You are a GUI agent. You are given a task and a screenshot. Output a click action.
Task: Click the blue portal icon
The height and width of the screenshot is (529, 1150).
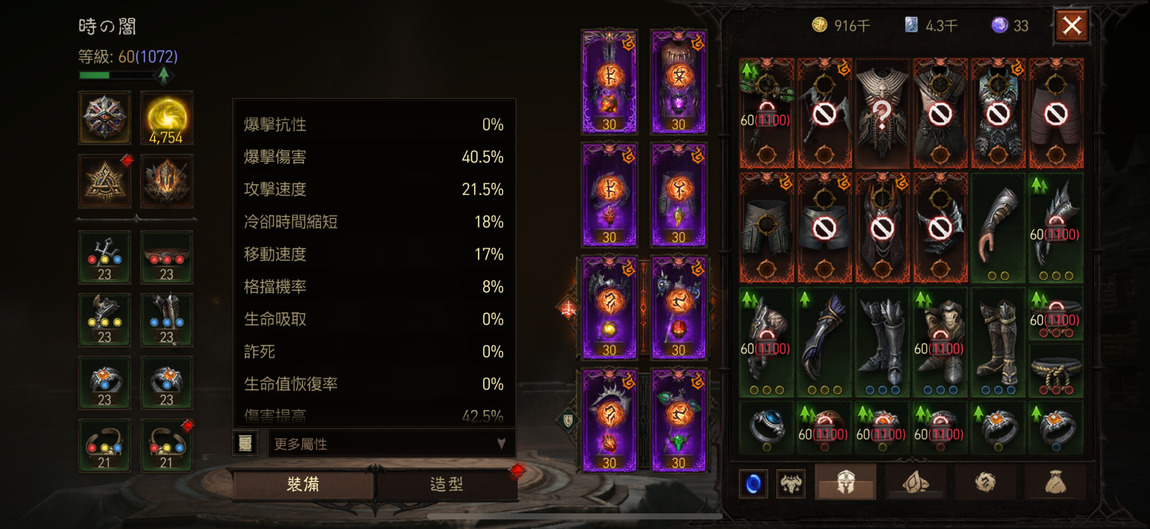753,483
